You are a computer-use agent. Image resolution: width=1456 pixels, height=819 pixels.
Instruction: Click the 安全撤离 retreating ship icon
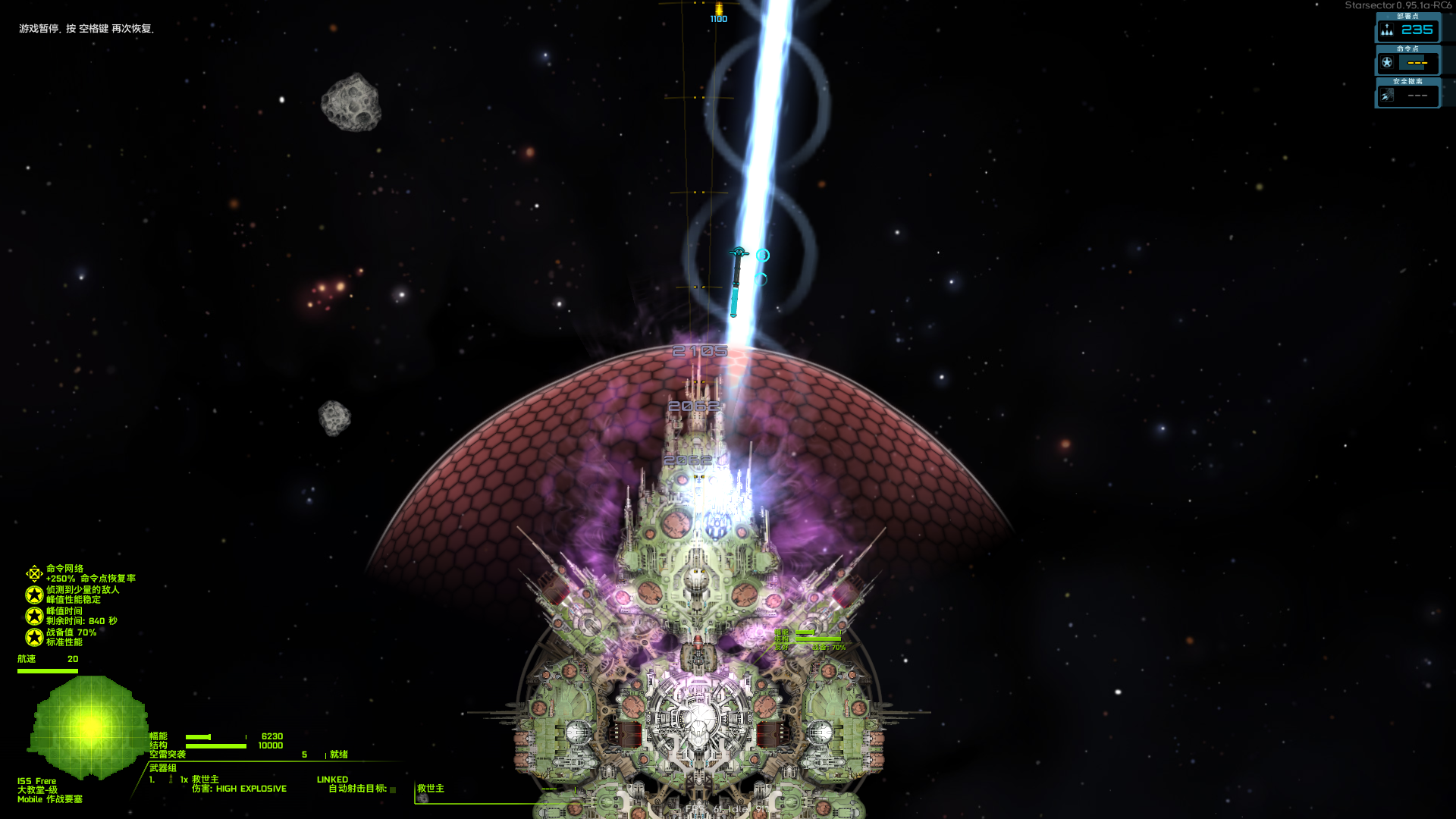[x=1387, y=94]
